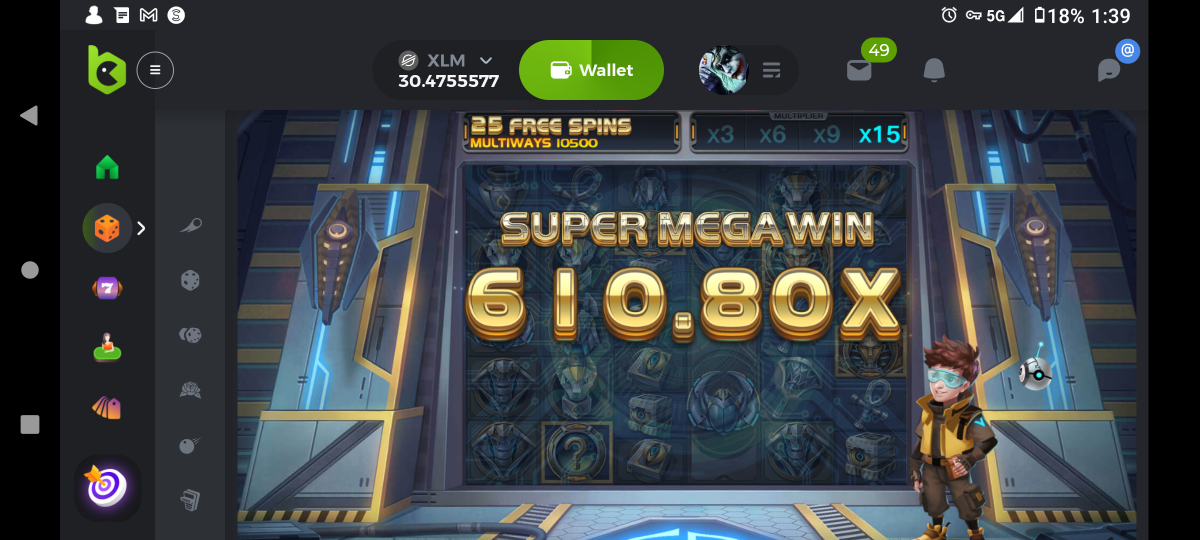Launch the purple spin wheel bonus
The width and height of the screenshot is (1200, 540).
tap(107, 487)
